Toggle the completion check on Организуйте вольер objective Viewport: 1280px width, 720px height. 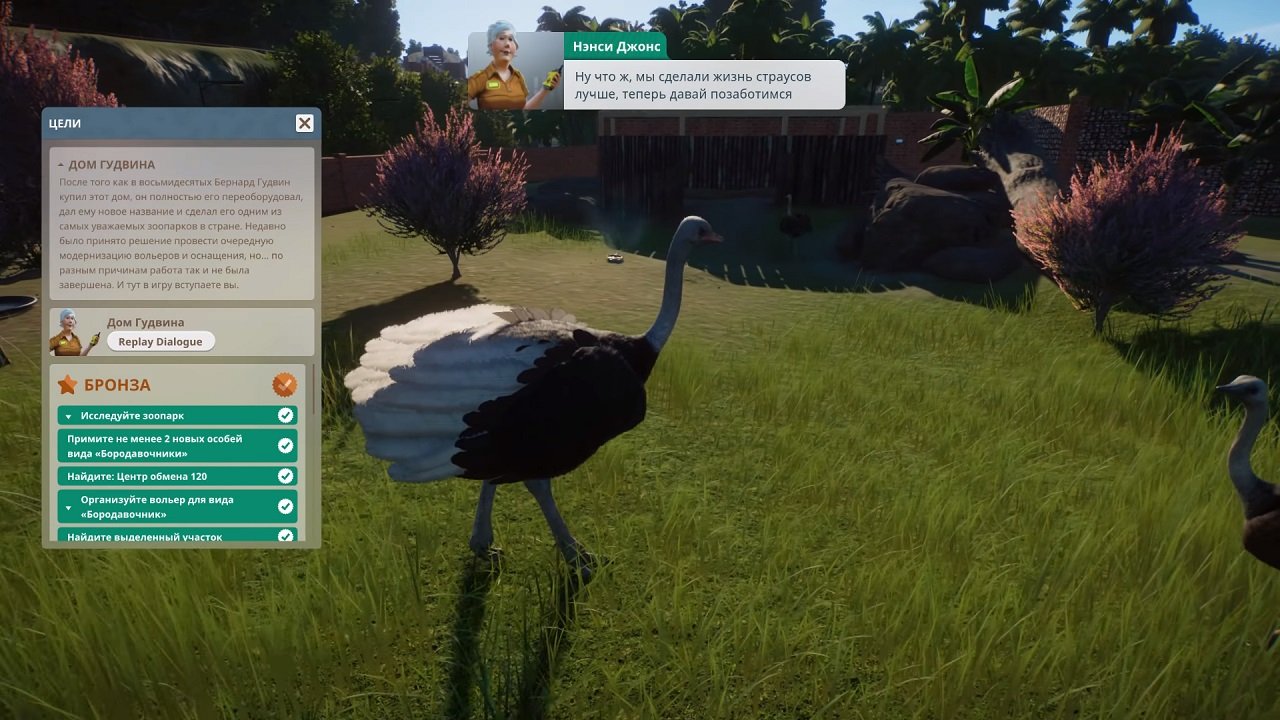[x=285, y=506]
